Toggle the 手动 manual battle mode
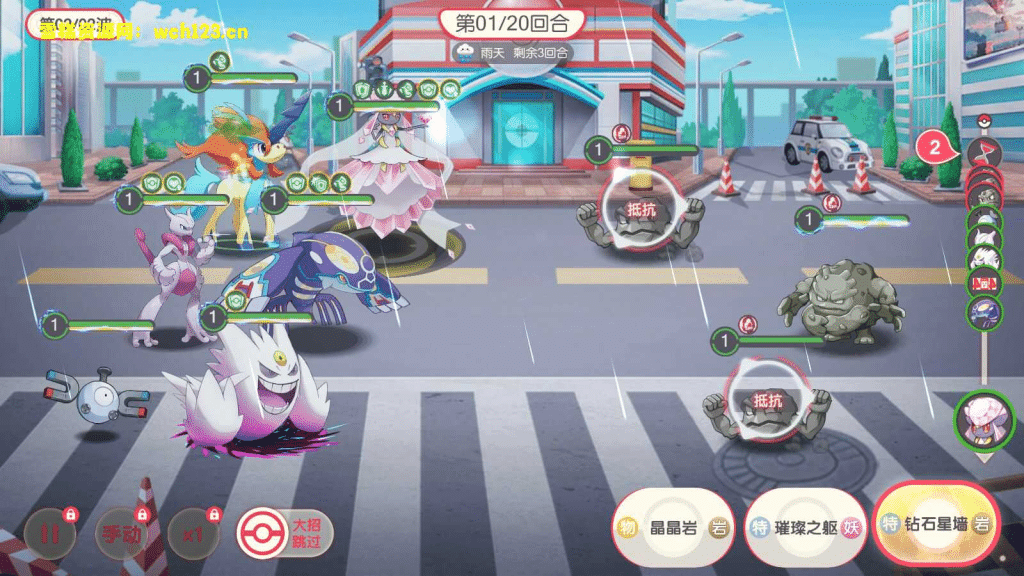The image size is (1024, 576). (x=120, y=533)
